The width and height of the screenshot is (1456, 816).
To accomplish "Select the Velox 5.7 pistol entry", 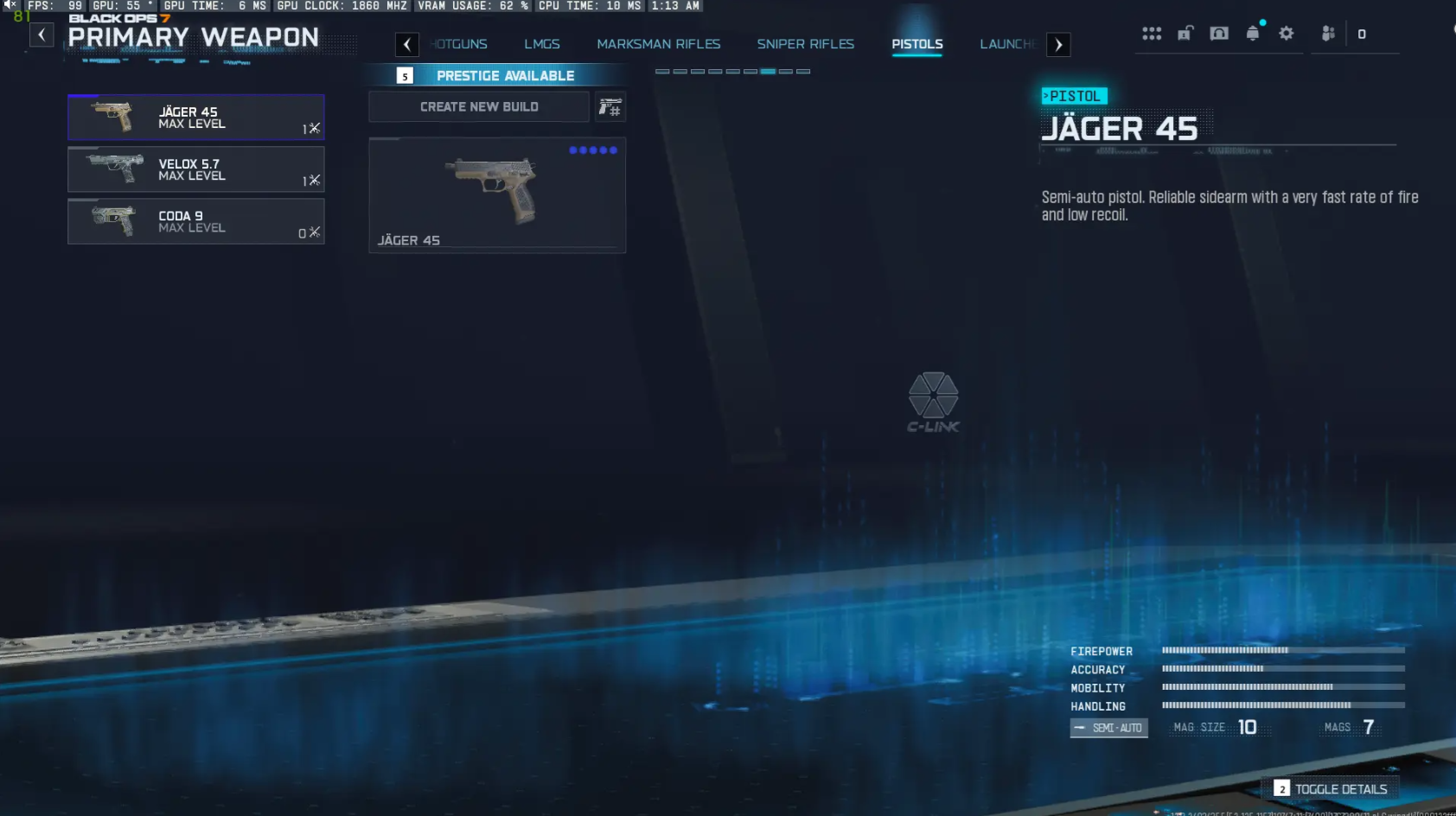I will pyautogui.click(x=196, y=169).
